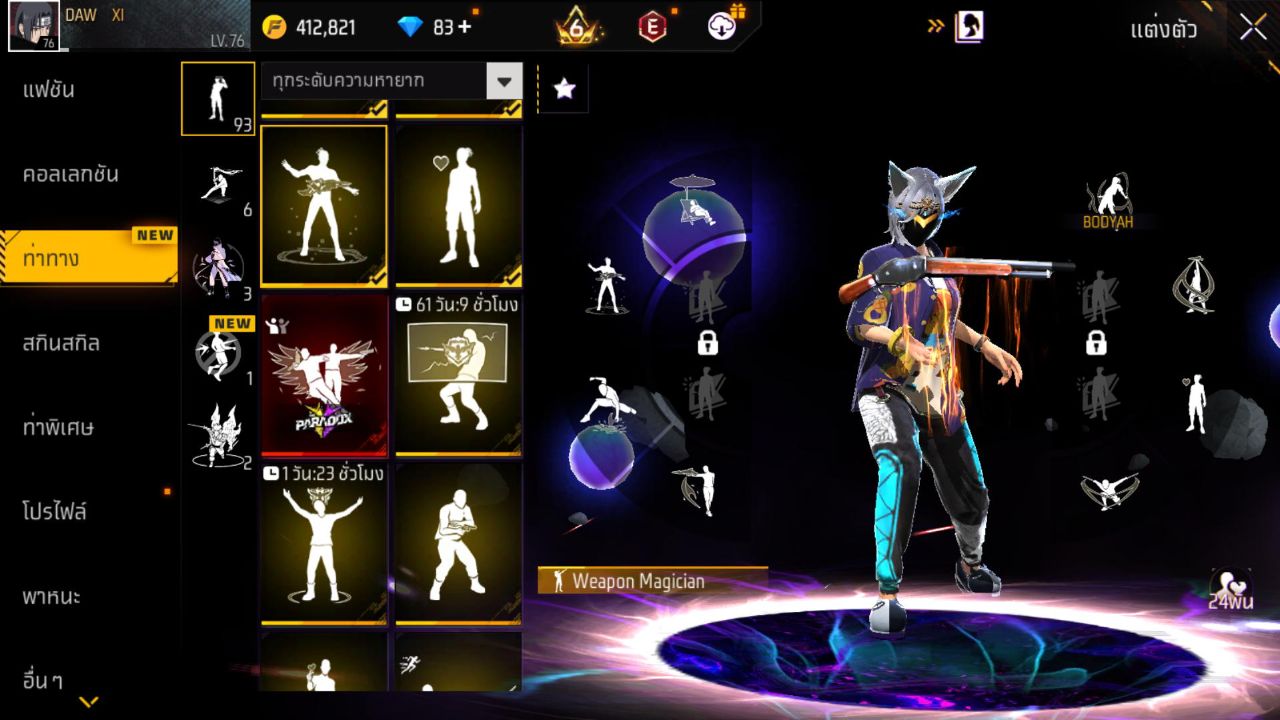Viewport: 1280px width, 720px height.
Task: Open the ทุกระดับความหายาก rarity dropdown
Action: point(391,81)
